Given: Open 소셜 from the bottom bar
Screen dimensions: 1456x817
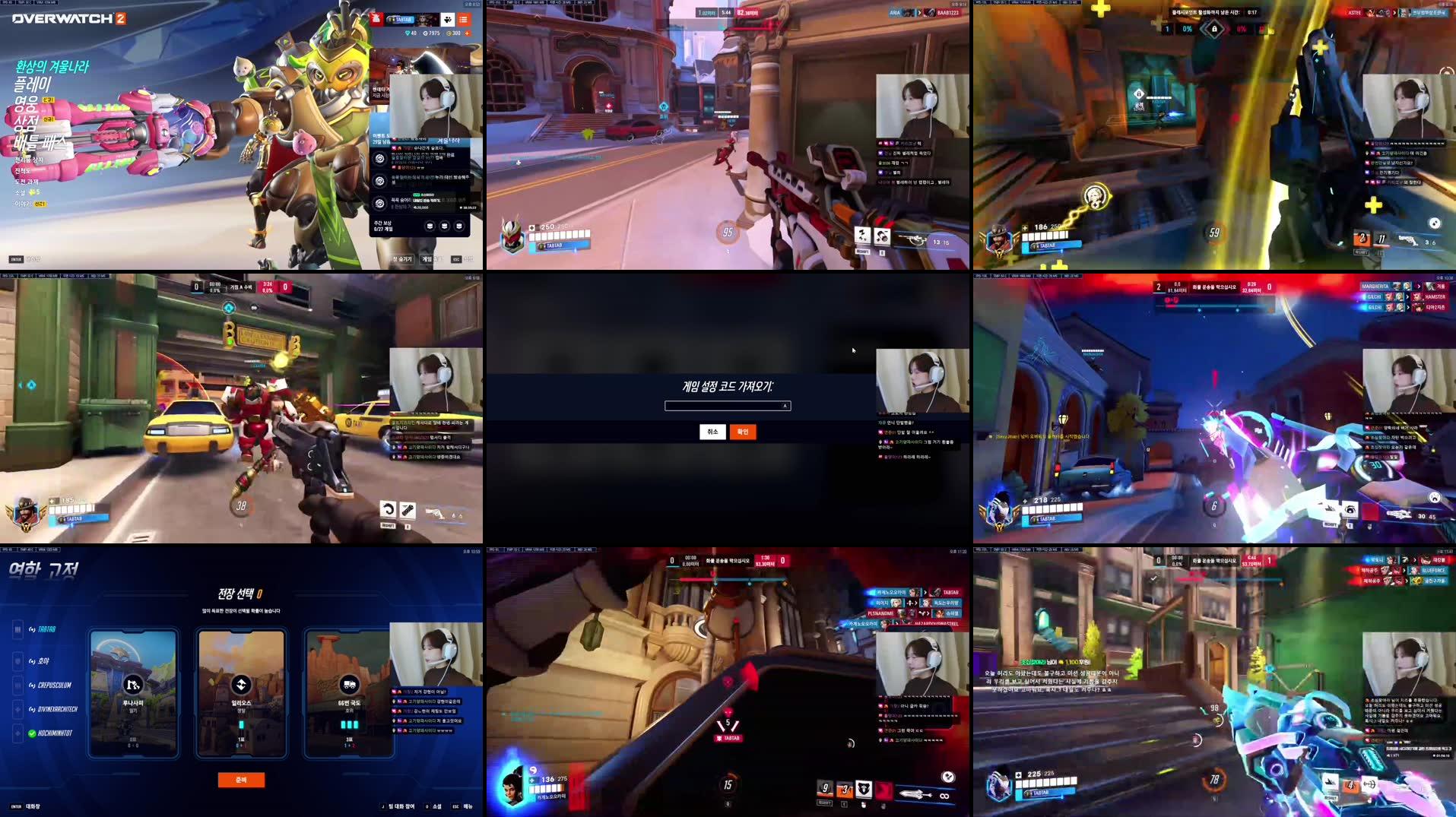Looking at the screenshot, I should tap(438, 807).
